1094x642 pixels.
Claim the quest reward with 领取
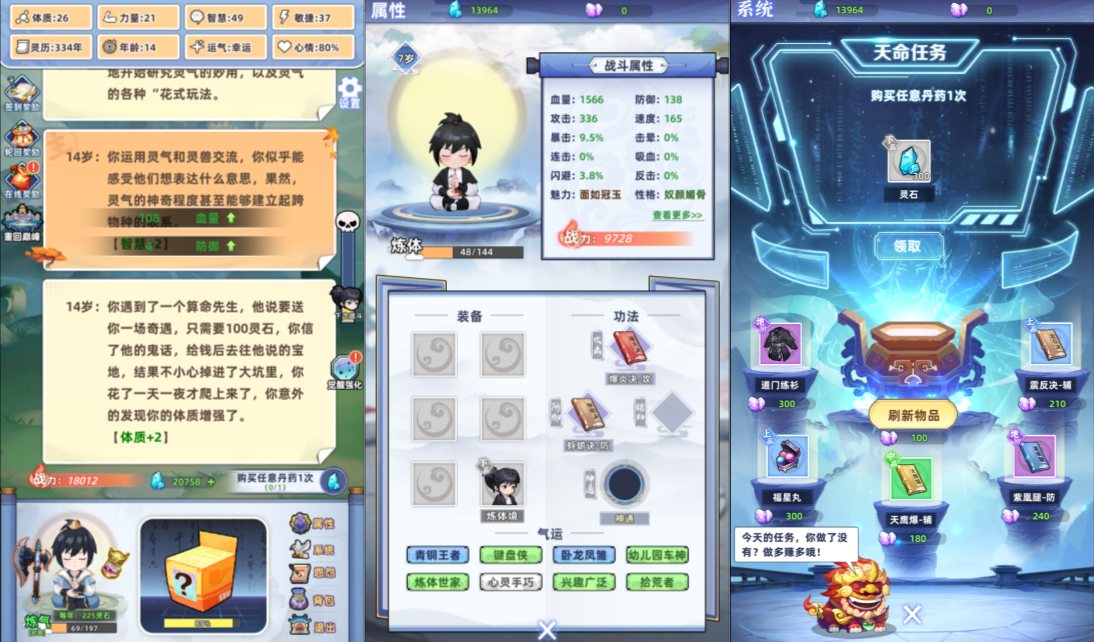pyautogui.click(x=907, y=246)
